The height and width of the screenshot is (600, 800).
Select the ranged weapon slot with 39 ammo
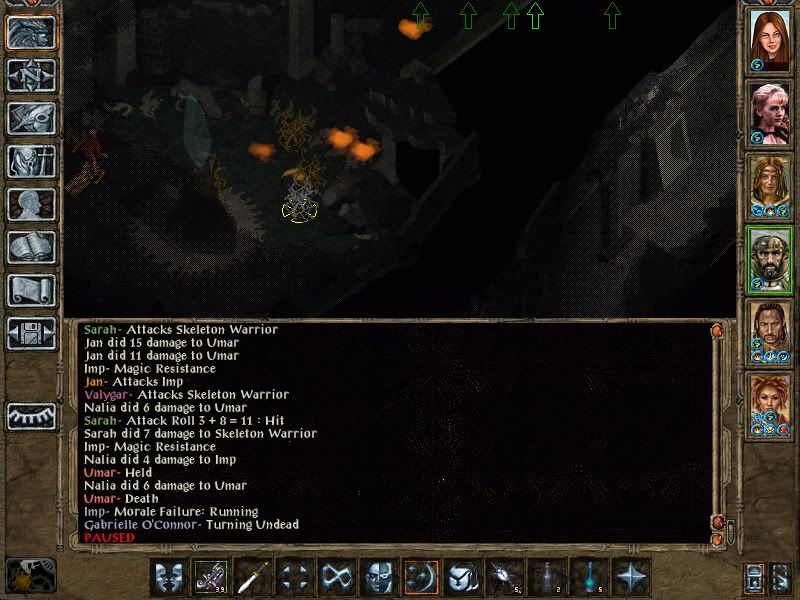[x=212, y=577]
